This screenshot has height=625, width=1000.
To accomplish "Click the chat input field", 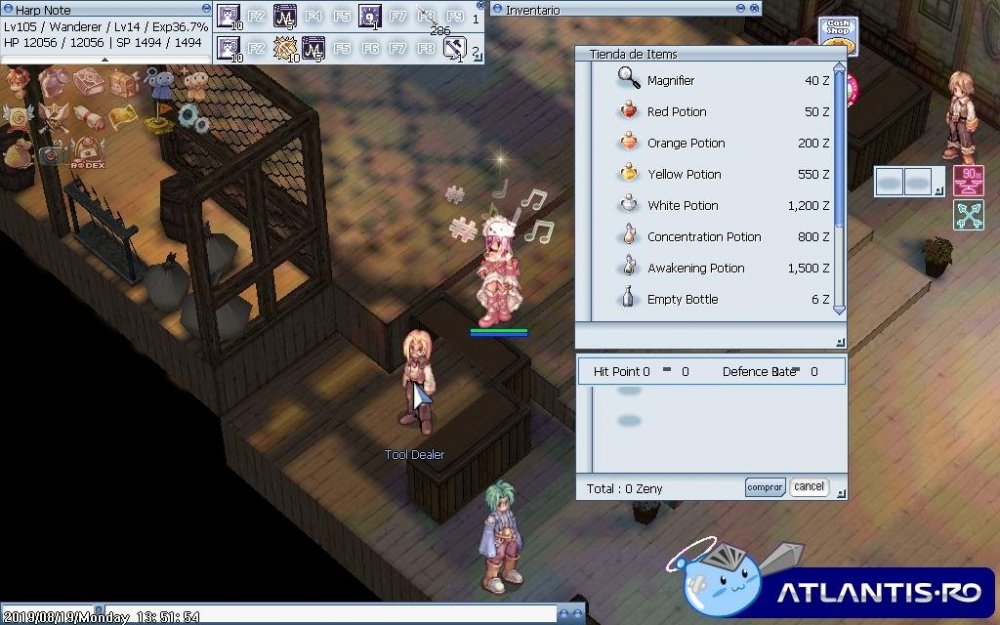I will click(x=330, y=614).
